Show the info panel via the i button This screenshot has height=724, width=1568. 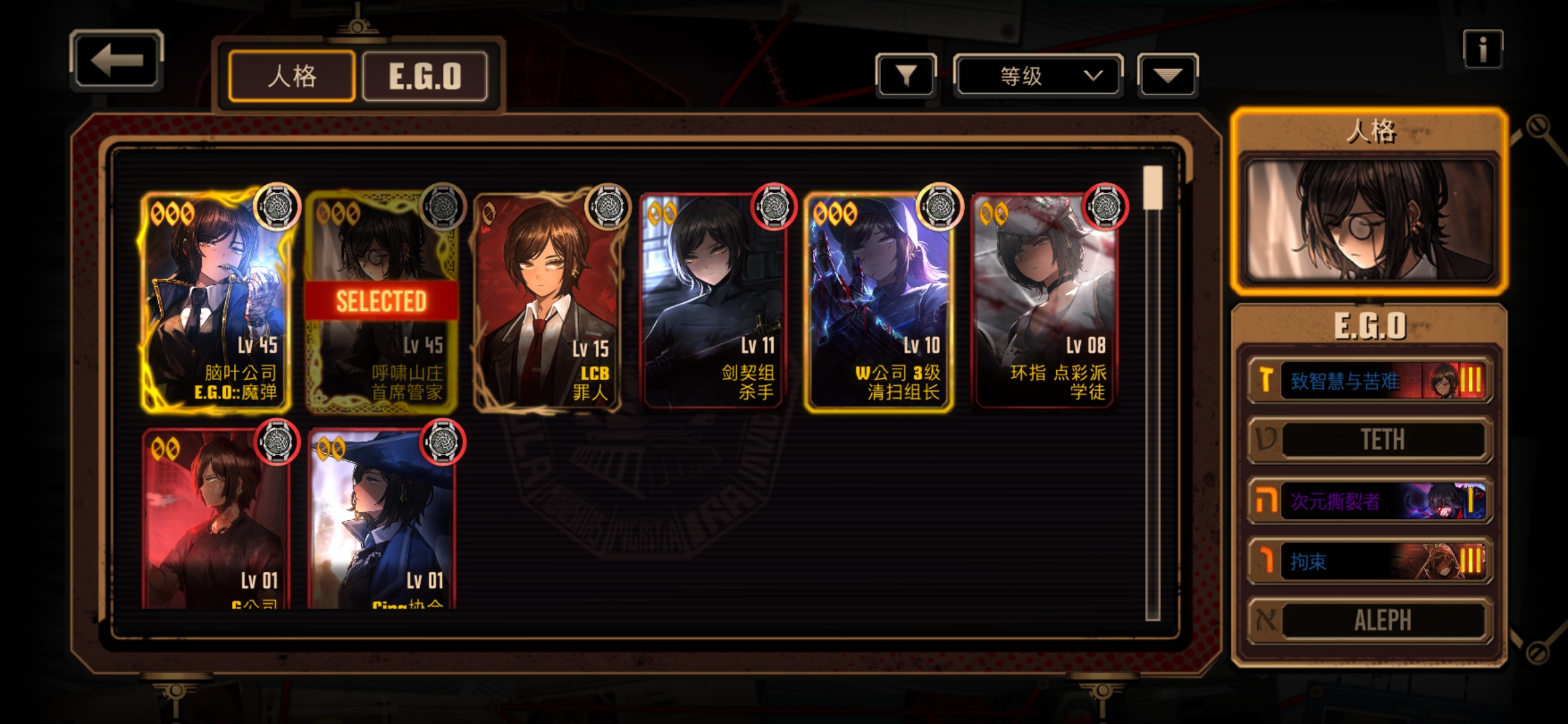click(1482, 49)
